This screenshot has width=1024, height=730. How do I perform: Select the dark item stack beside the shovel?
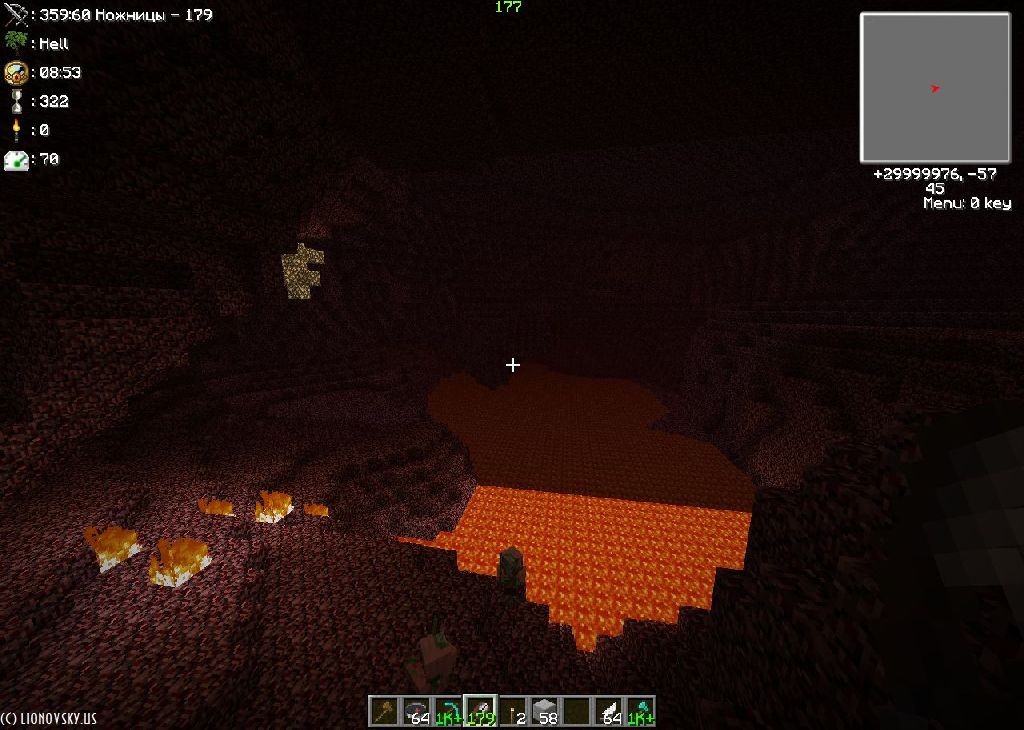[x=416, y=711]
